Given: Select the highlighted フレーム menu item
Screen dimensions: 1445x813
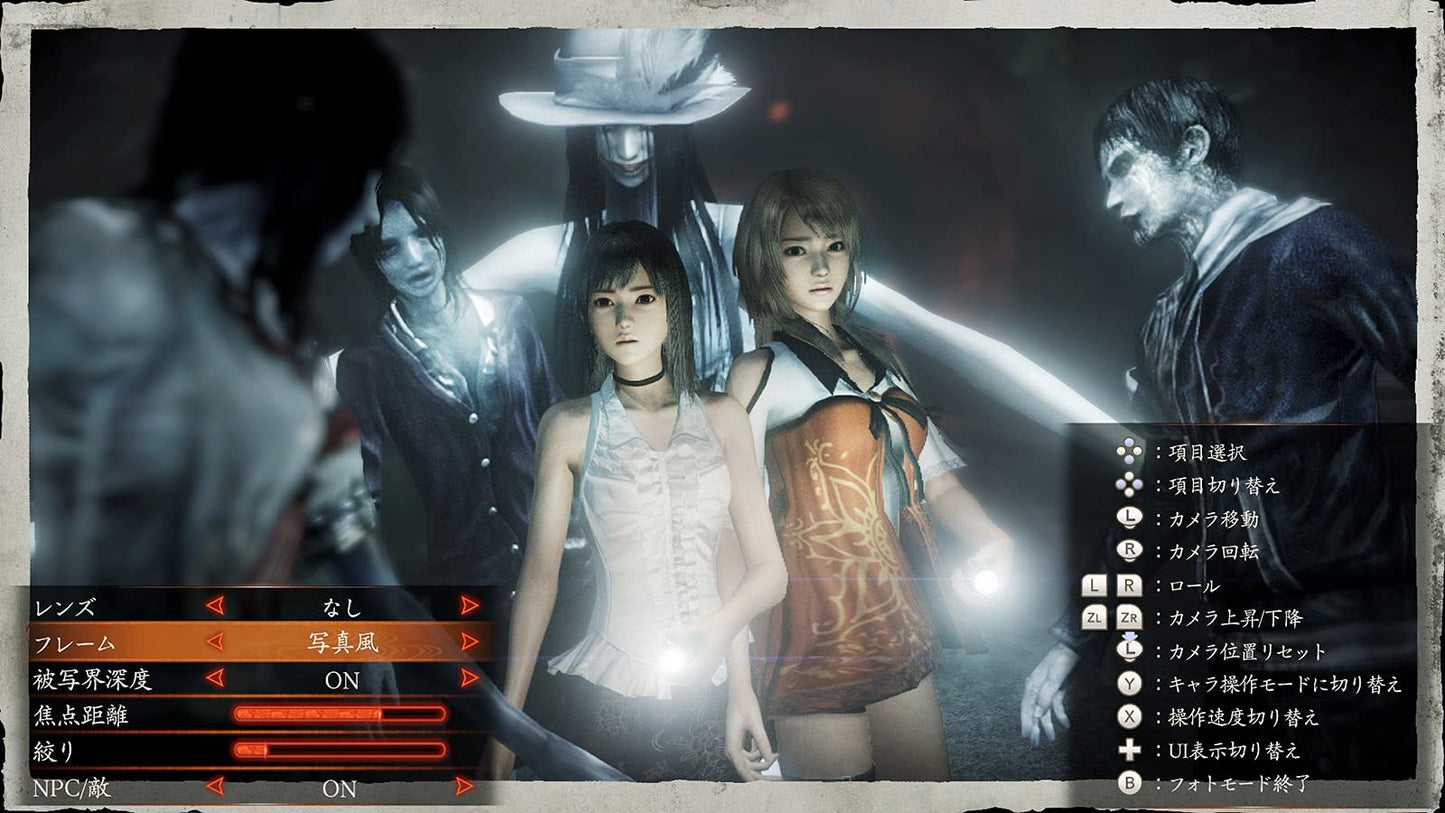Looking at the screenshot, I should click(x=70, y=642).
